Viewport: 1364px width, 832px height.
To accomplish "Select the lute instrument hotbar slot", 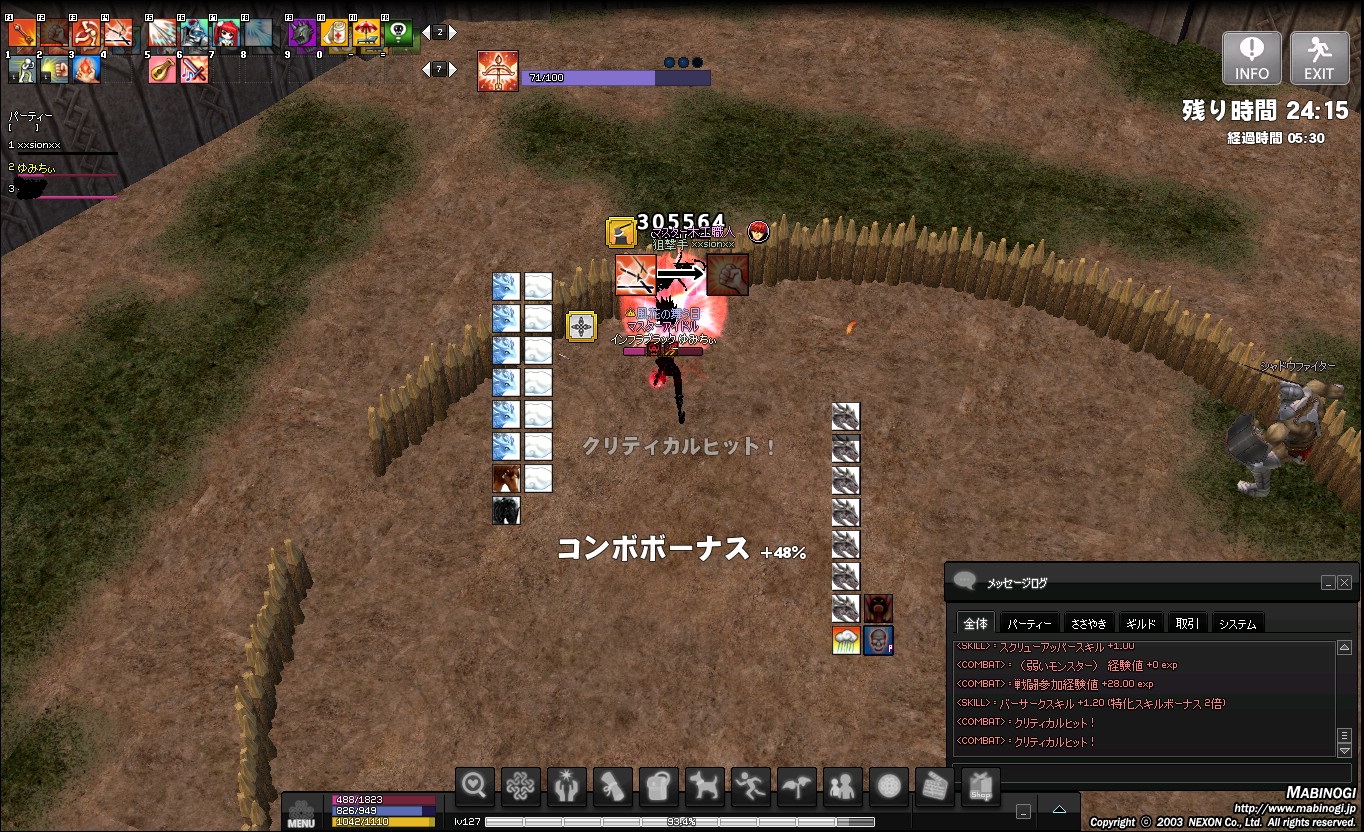I will [162, 70].
